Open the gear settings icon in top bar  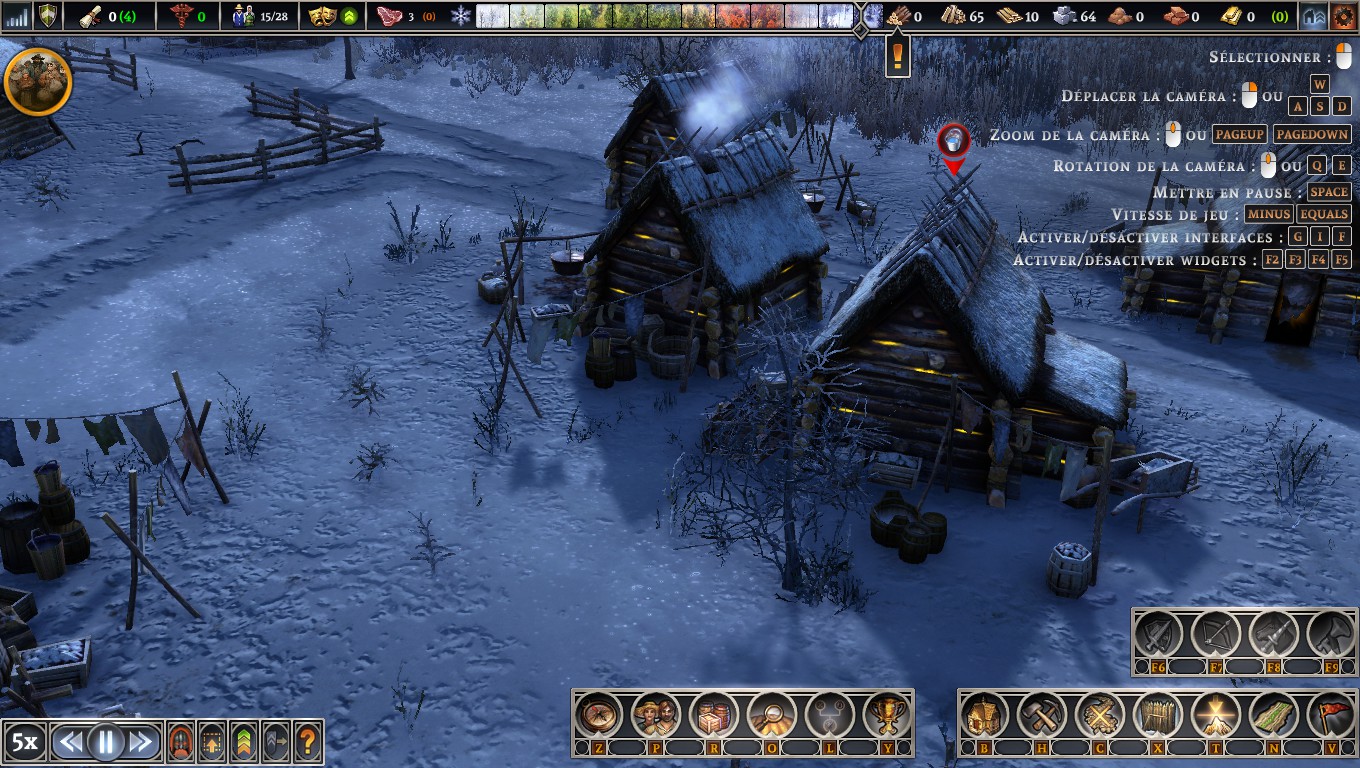click(1341, 15)
